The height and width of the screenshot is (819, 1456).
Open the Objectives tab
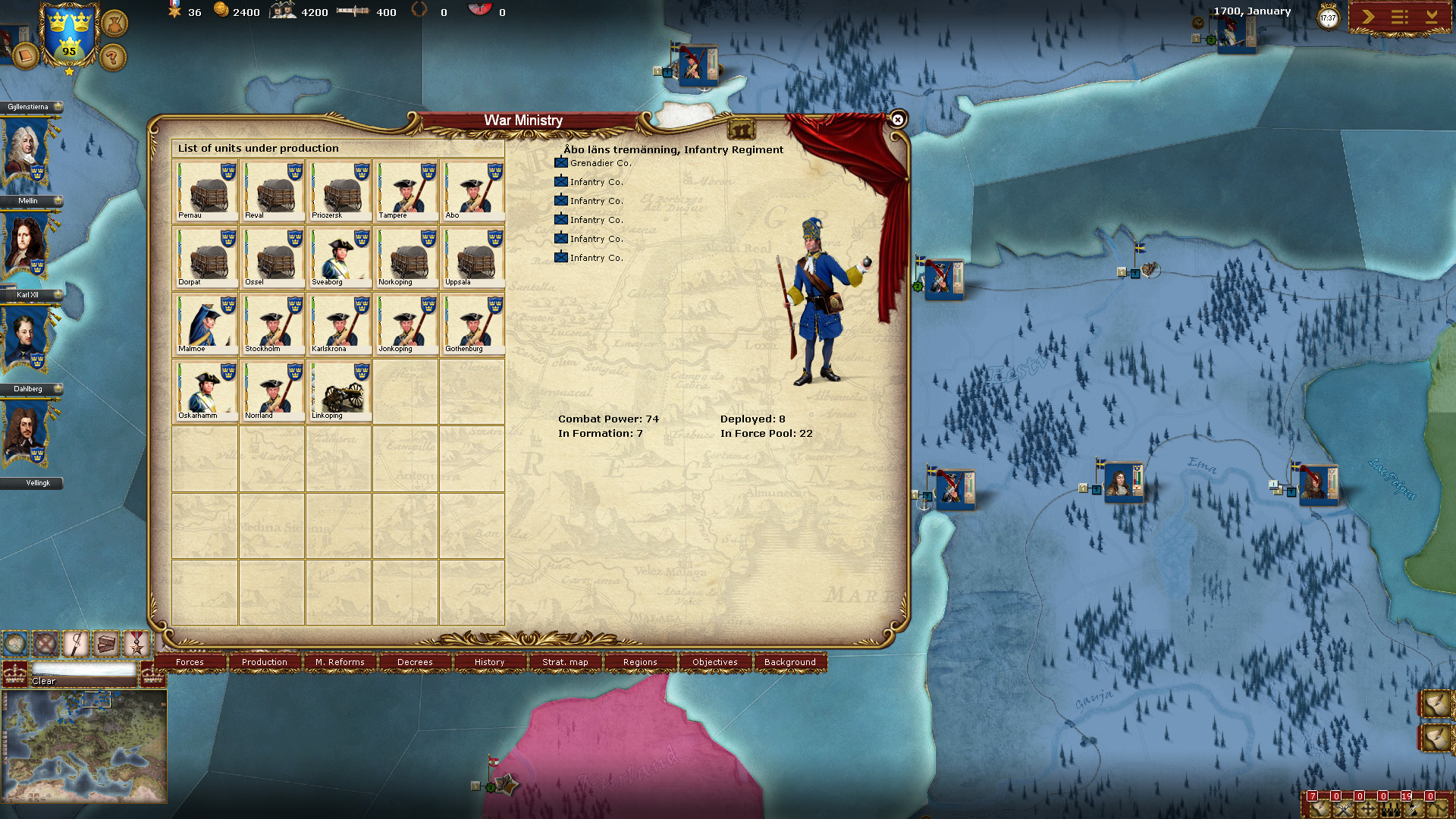714,662
